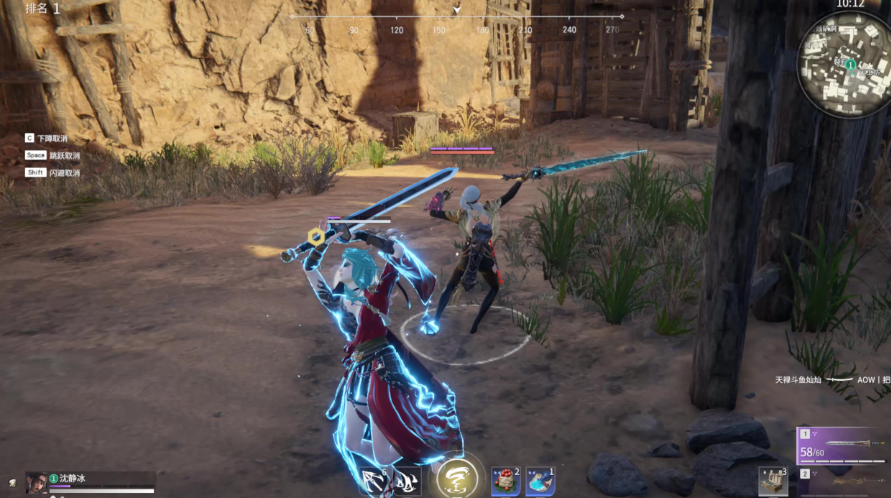Click the numbered teammate marker on the minimap
The width and height of the screenshot is (891, 498).
tap(850, 64)
